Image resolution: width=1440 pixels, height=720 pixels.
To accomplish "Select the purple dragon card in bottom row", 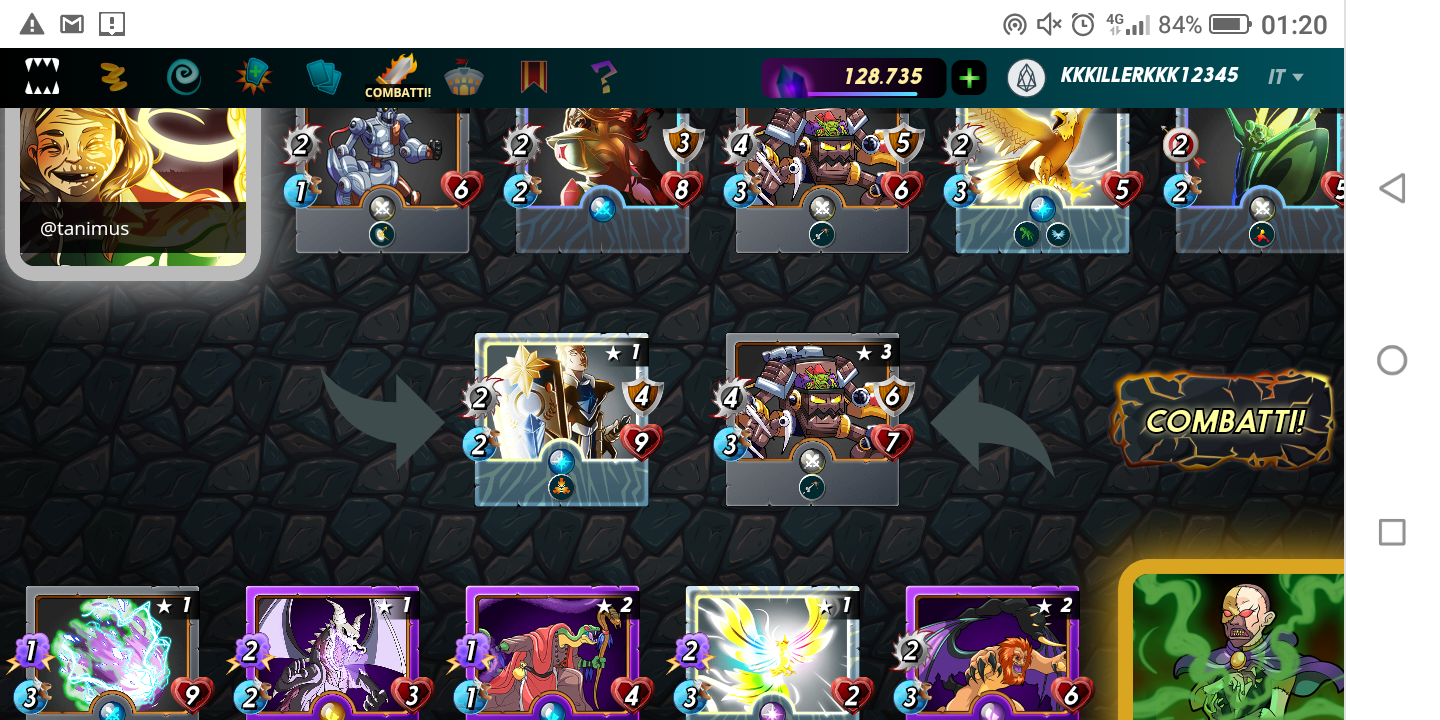I will pos(332,652).
